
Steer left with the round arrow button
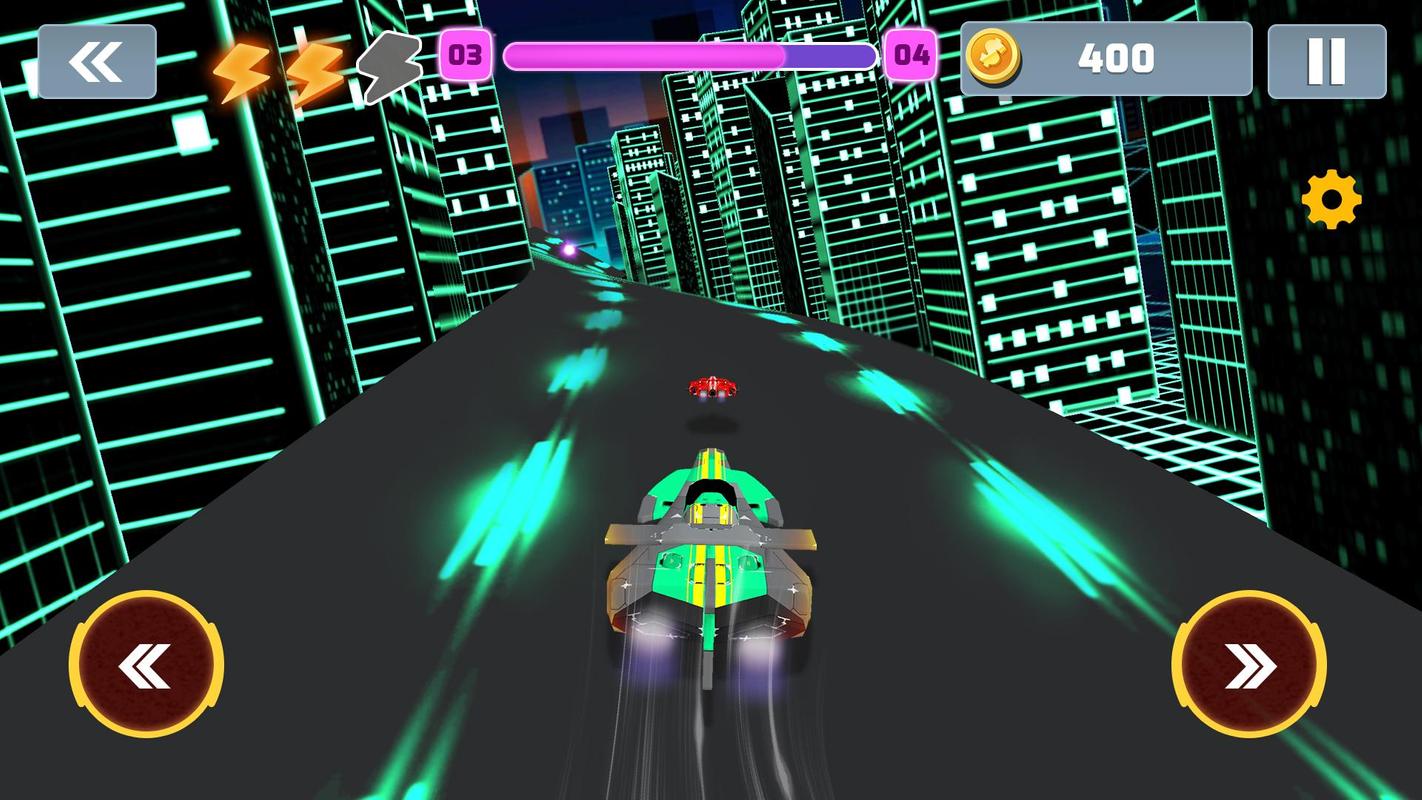point(146,665)
